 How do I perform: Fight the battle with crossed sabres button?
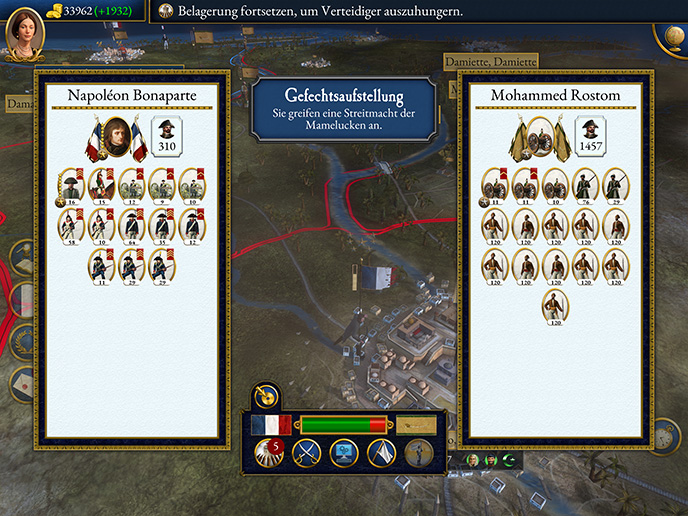(x=306, y=453)
